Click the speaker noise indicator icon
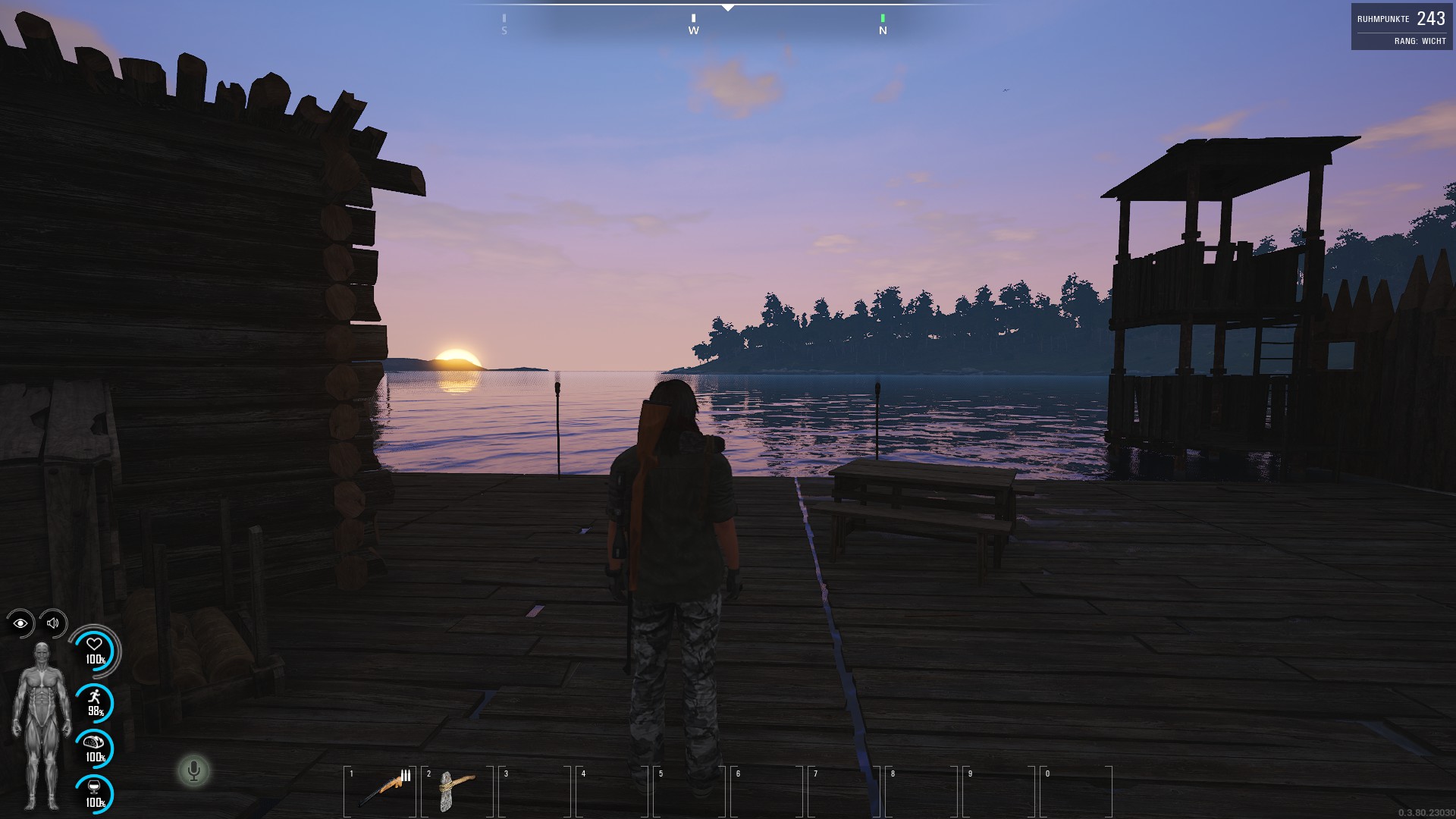Viewport: 1456px width, 819px height. pyautogui.click(x=53, y=623)
